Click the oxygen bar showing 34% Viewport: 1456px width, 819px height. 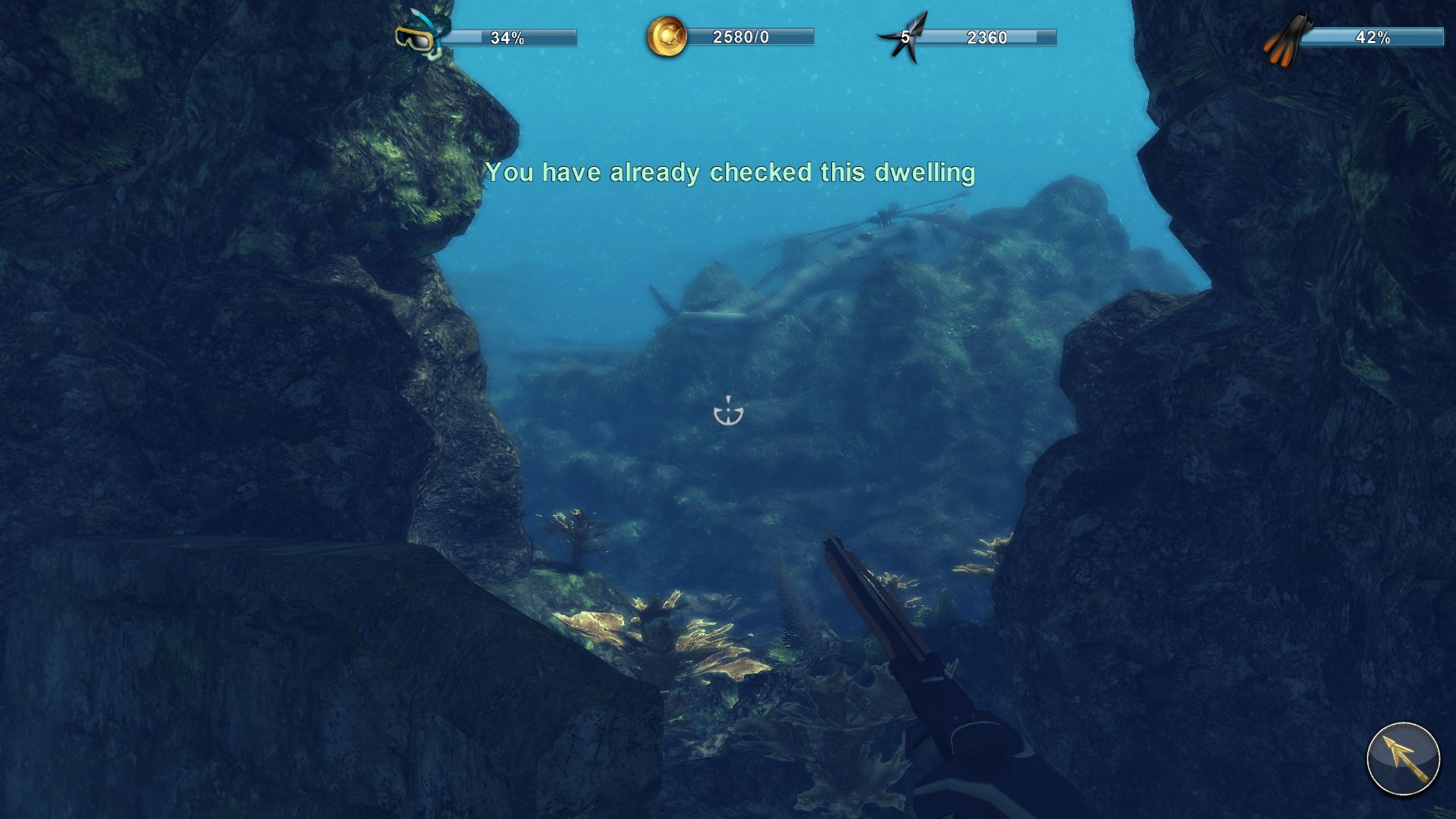click(x=510, y=36)
